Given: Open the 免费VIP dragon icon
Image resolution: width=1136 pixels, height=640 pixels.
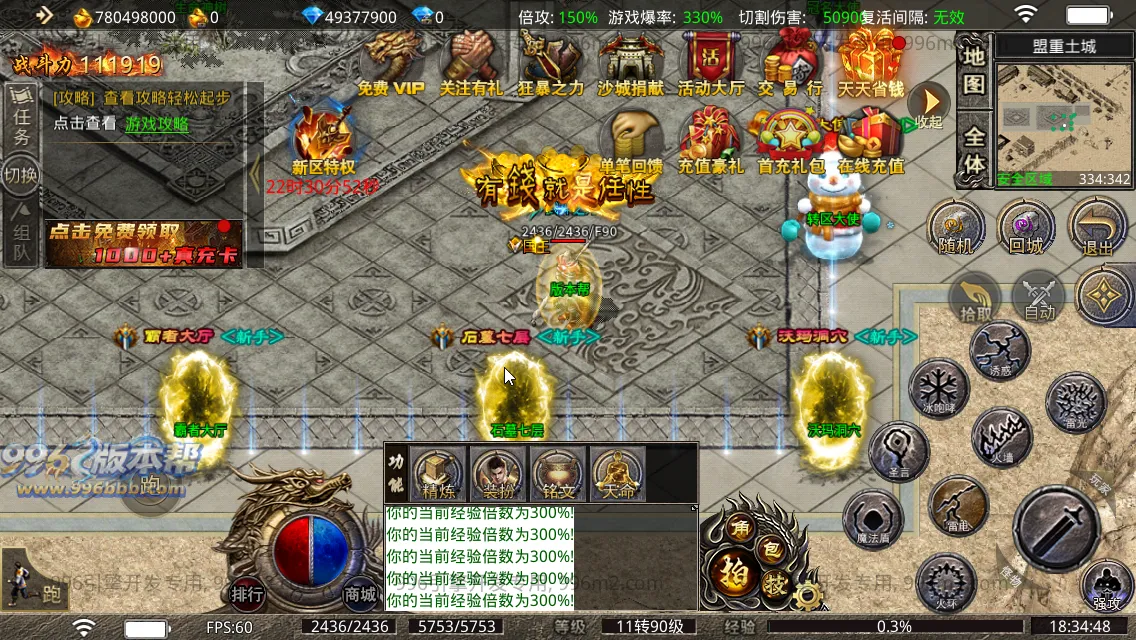Looking at the screenshot, I should pyautogui.click(x=391, y=63).
